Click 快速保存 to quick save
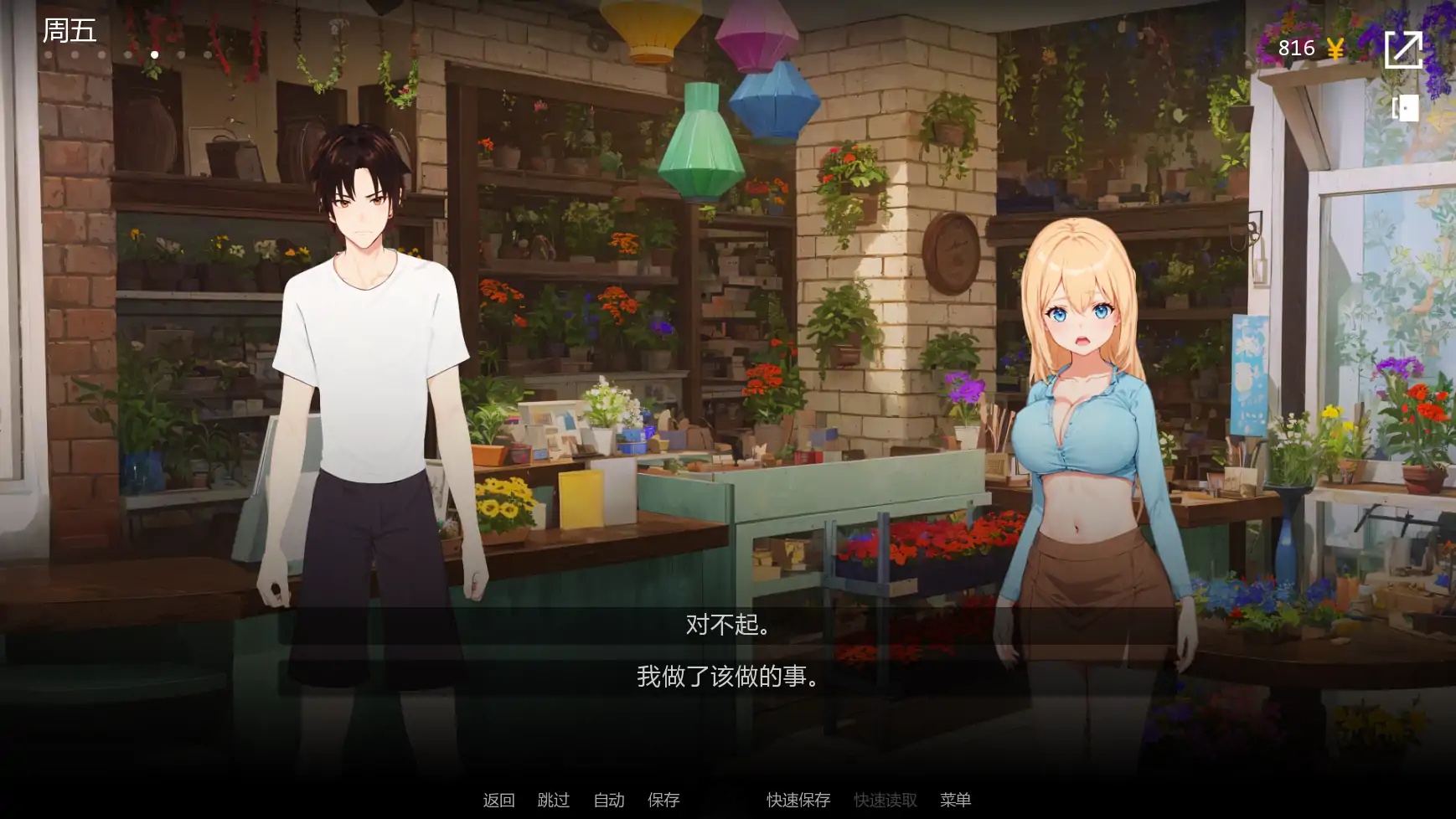Viewport: 1456px width, 819px height. pyautogui.click(x=796, y=800)
